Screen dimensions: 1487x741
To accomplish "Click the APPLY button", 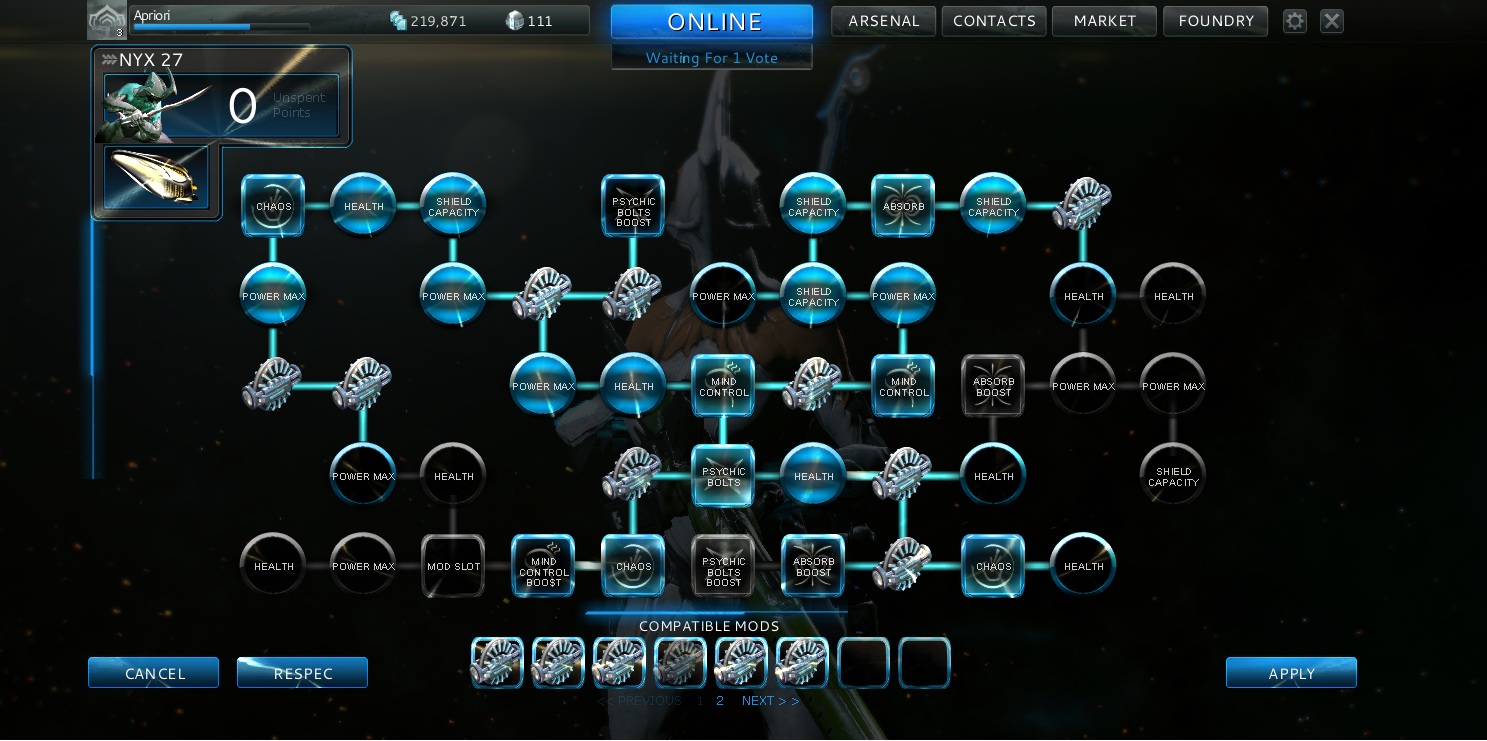I will tap(1291, 672).
